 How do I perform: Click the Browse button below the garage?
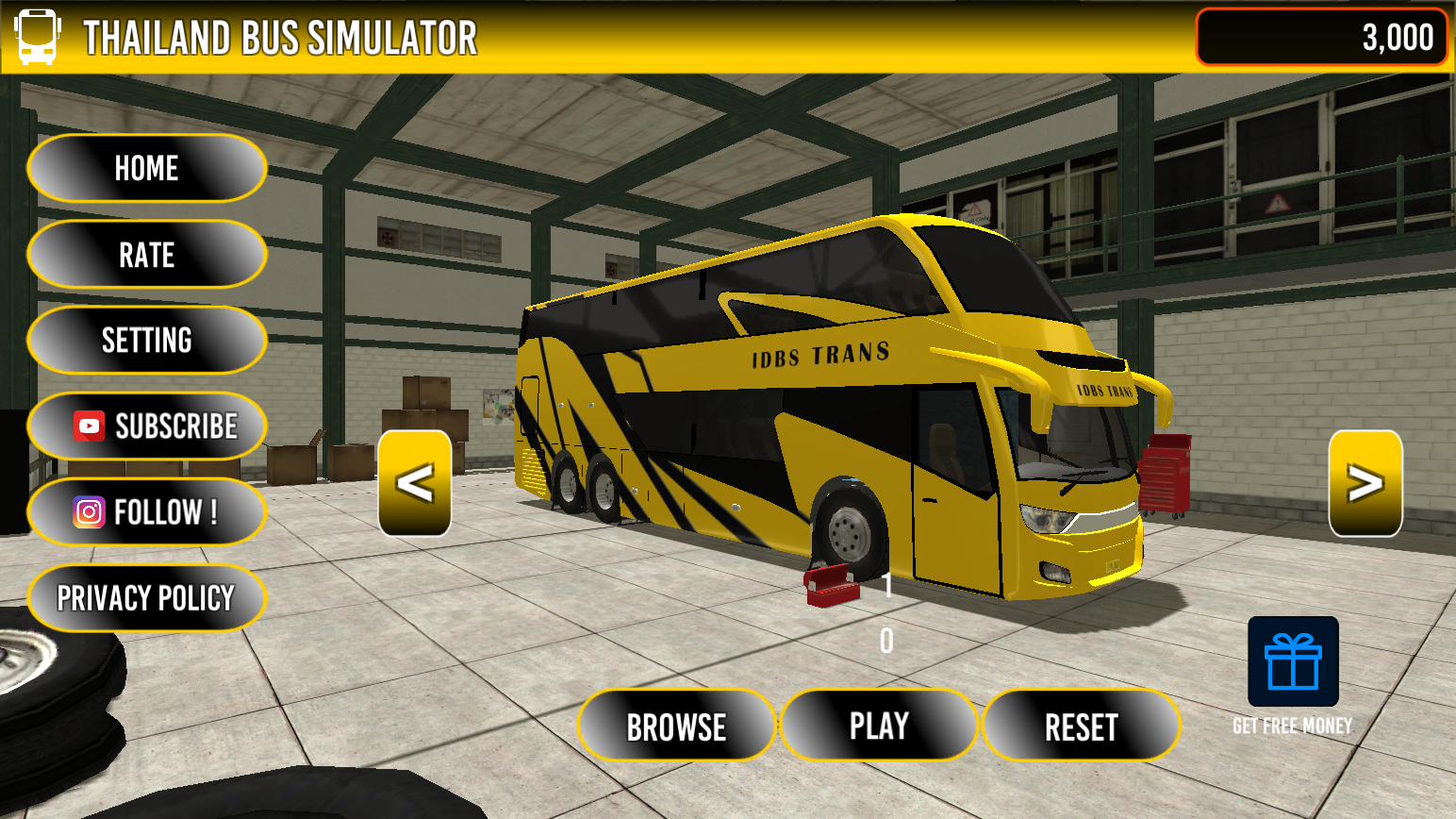pos(676,725)
